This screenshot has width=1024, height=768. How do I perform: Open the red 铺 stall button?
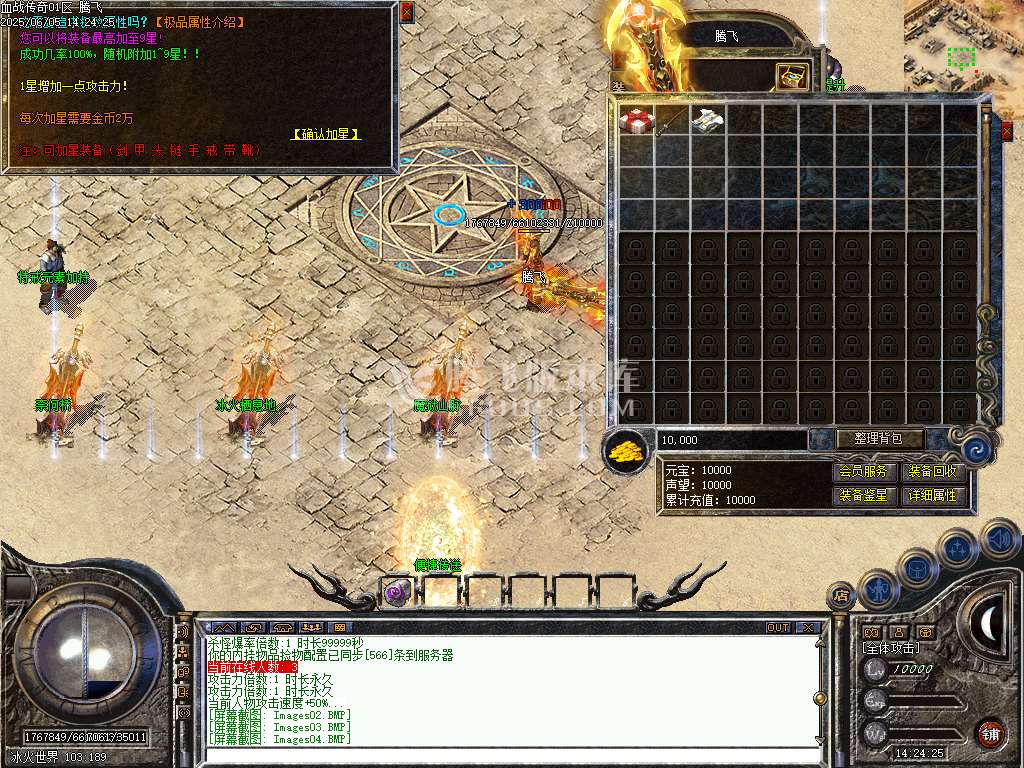pyautogui.click(x=990, y=731)
